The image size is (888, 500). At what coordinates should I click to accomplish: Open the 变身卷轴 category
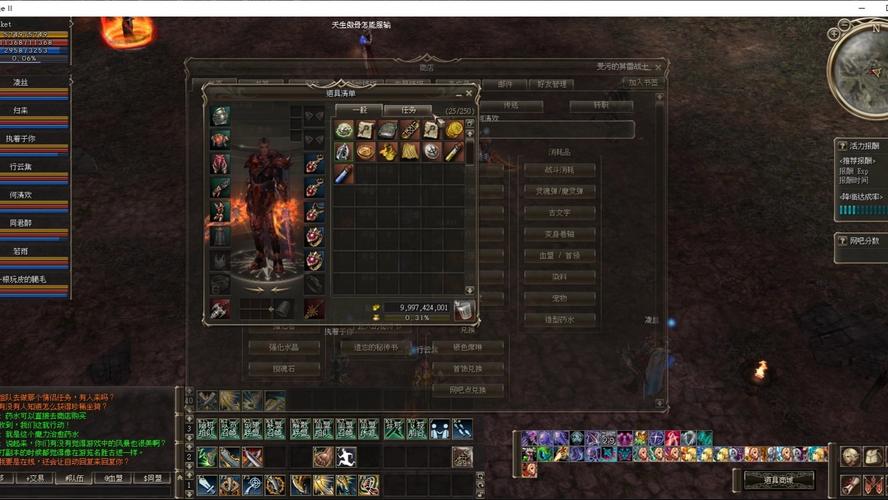pyautogui.click(x=559, y=234)
